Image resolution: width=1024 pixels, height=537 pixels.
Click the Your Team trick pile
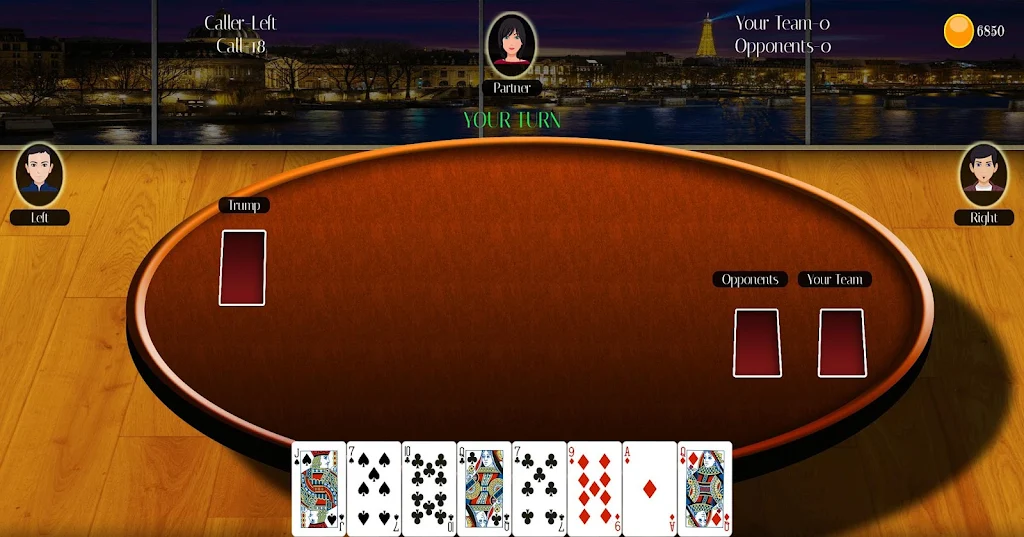pyautogui.click(x=841, y=343)
